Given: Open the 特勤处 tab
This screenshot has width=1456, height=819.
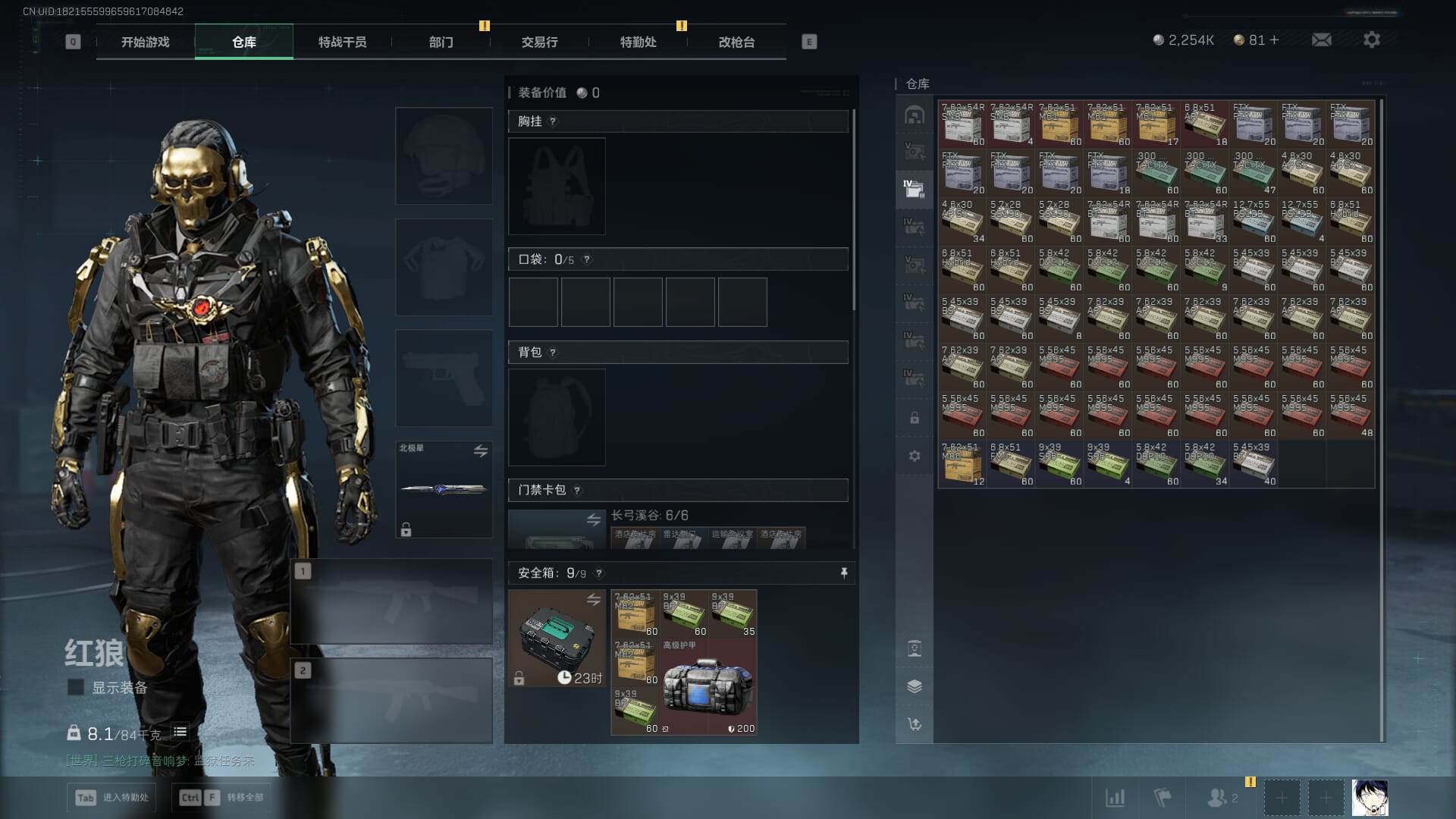Looking at the screenshot, I should pos(638,42).
